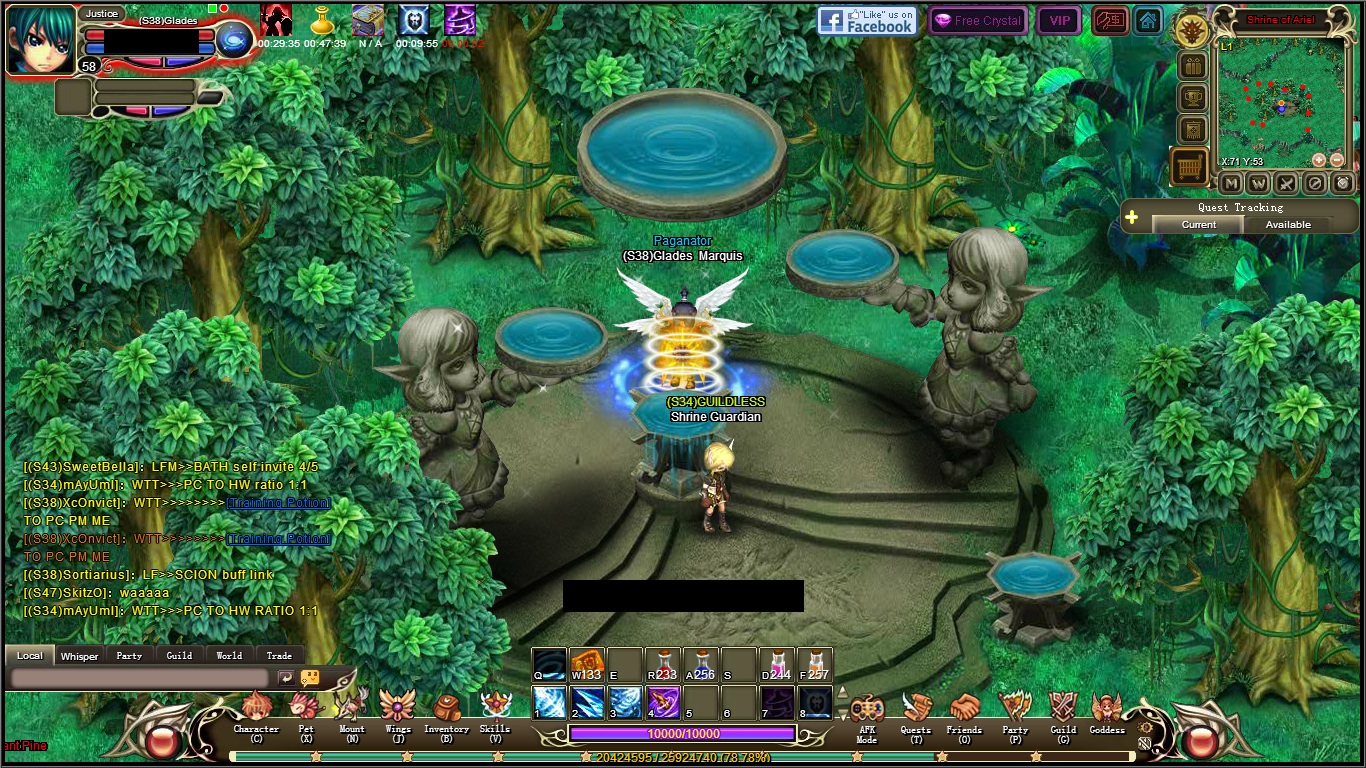Show Available quests in Quest Tracking
Image resolution: width=1366 pixels, height=768 pixels.
tap(1288, 225)
